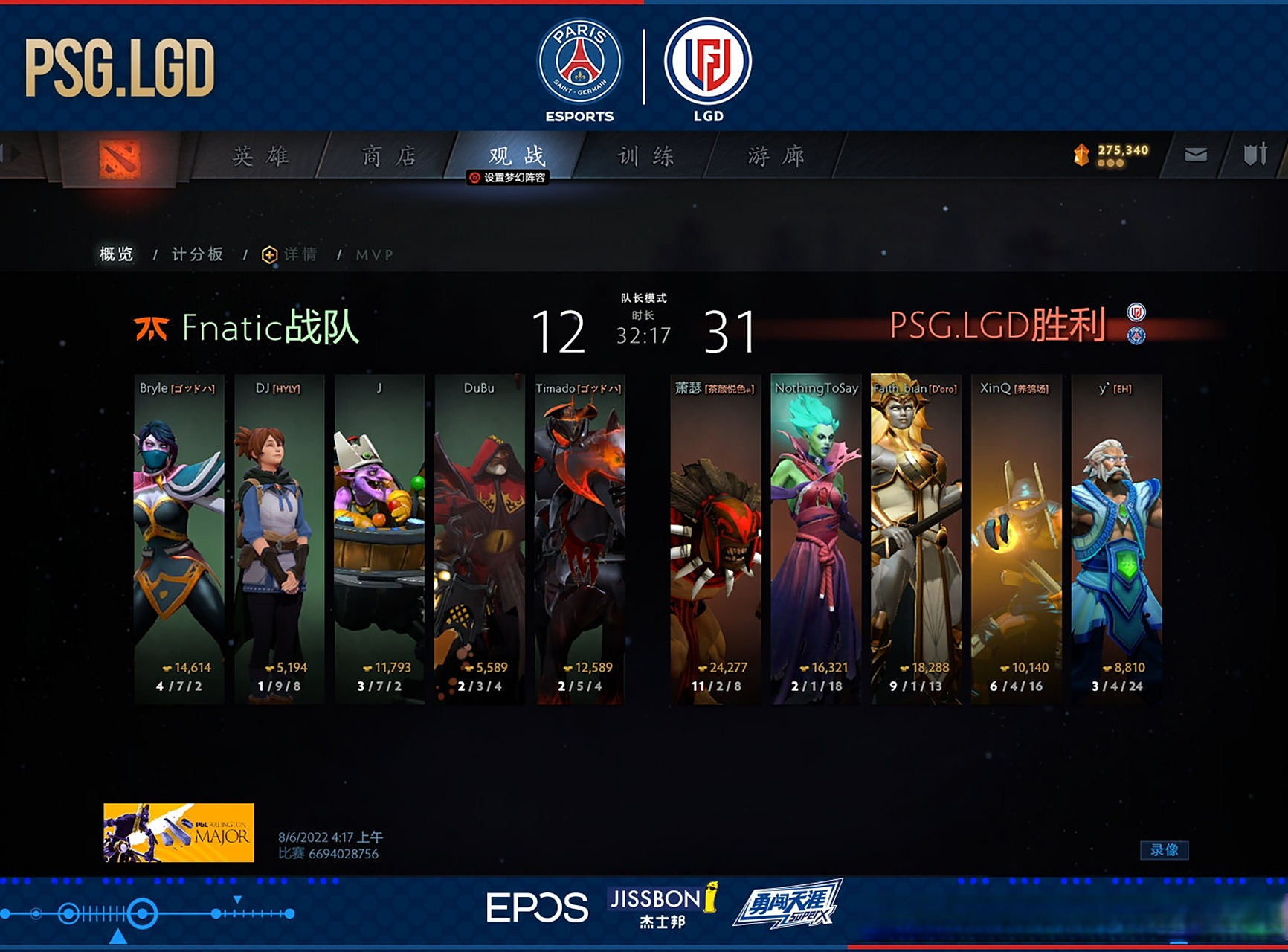This screenshot has height=952, width=1288.
Task: Choose y`'s Zeus hero card
Action: (x=1117, y=538)
